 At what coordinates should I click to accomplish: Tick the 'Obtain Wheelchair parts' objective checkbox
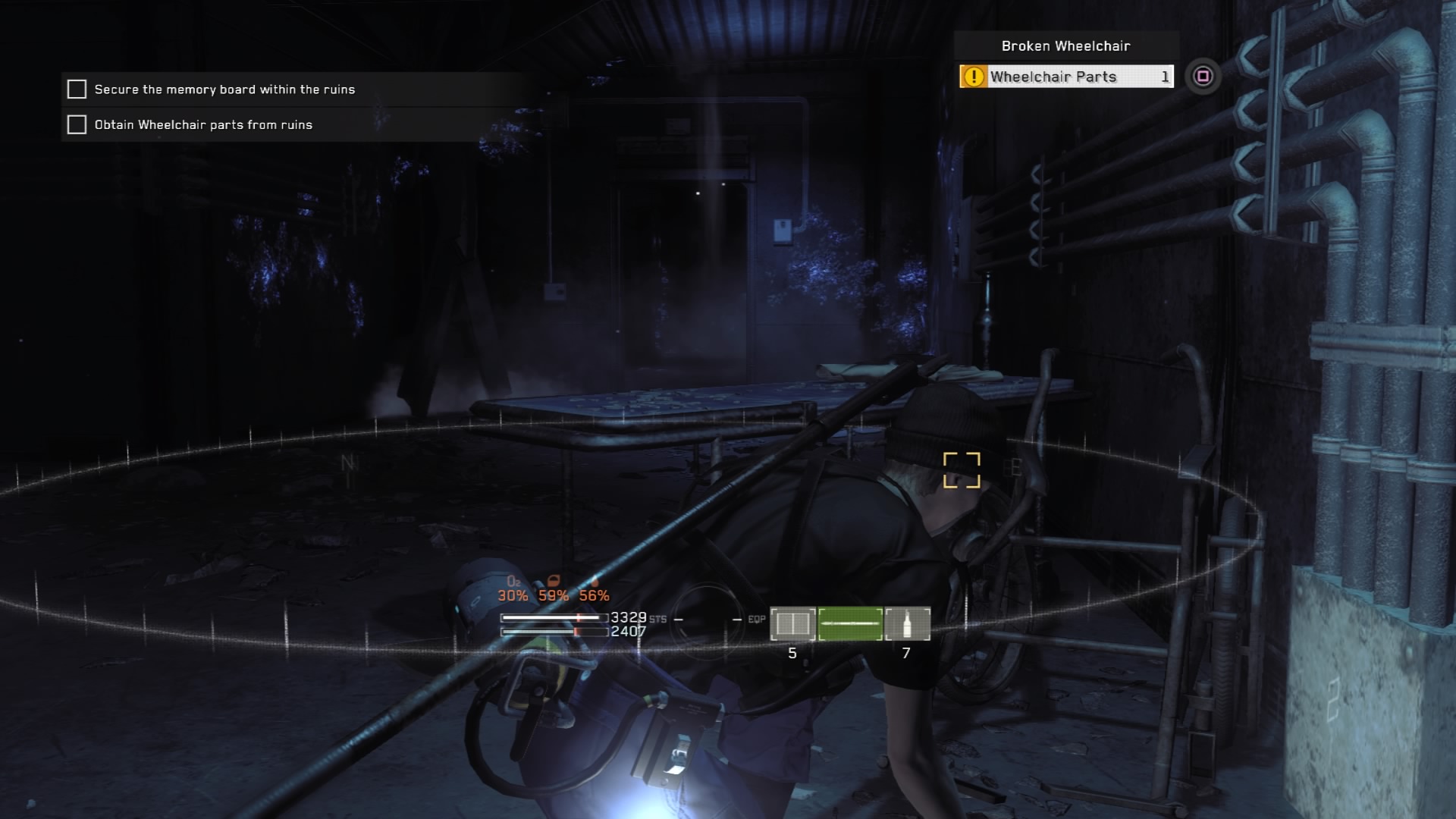click(77, 124)
